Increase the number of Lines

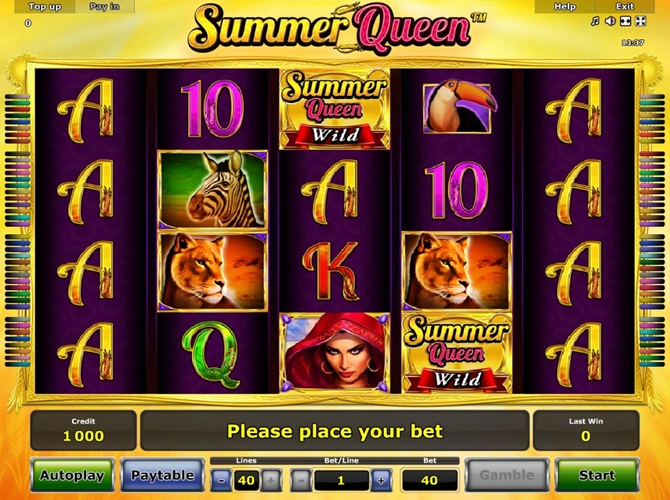click(x=271, y=480)
